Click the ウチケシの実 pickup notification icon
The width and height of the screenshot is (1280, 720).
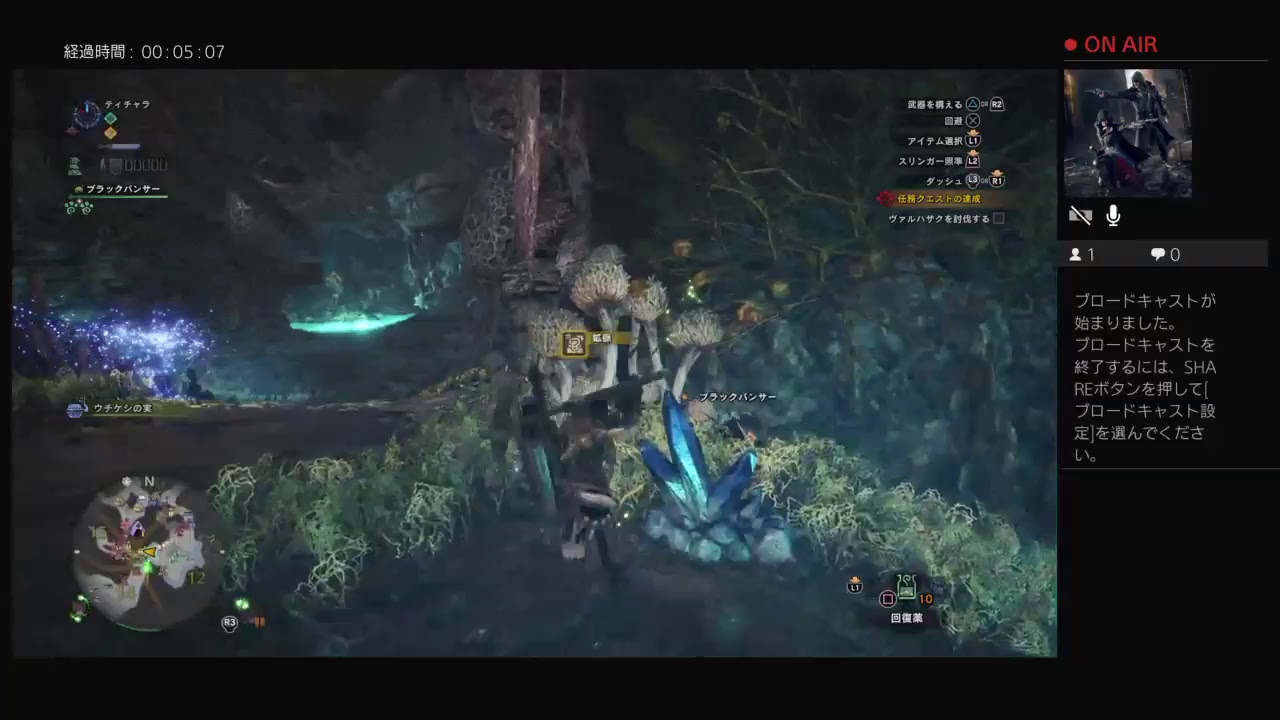point(75,408)
